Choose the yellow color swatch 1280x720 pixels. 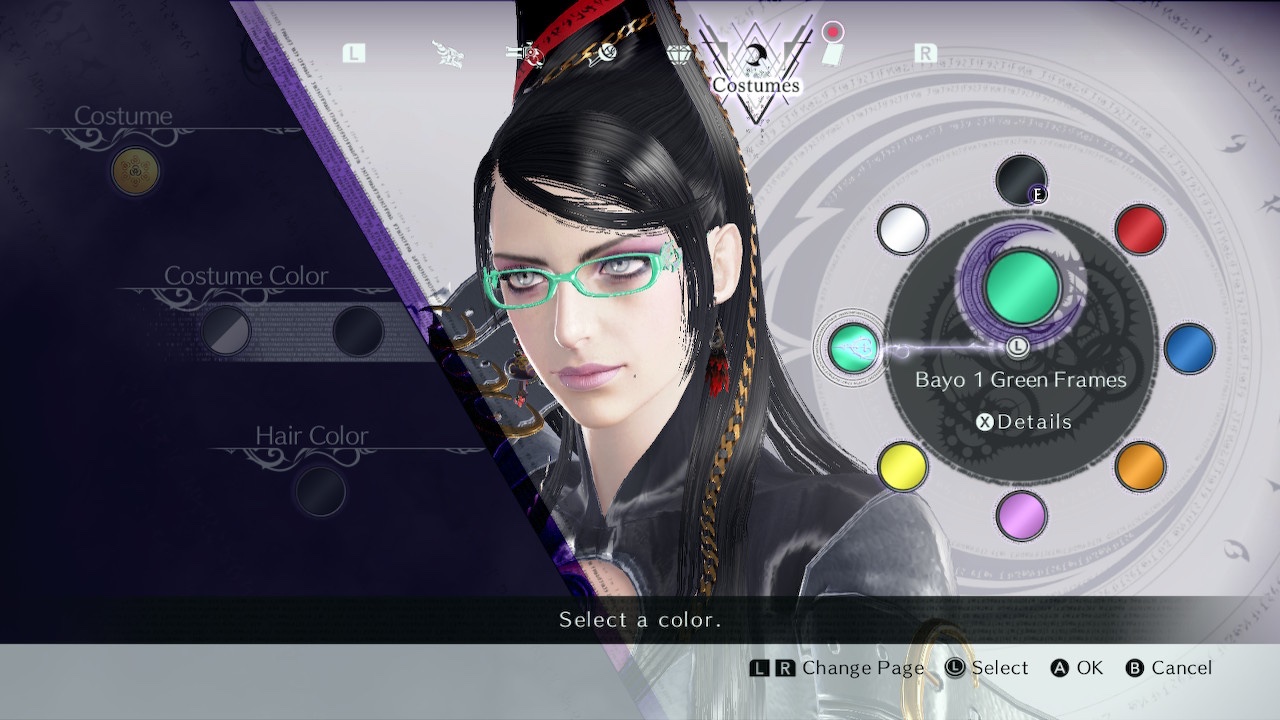[x=902, y=466]
